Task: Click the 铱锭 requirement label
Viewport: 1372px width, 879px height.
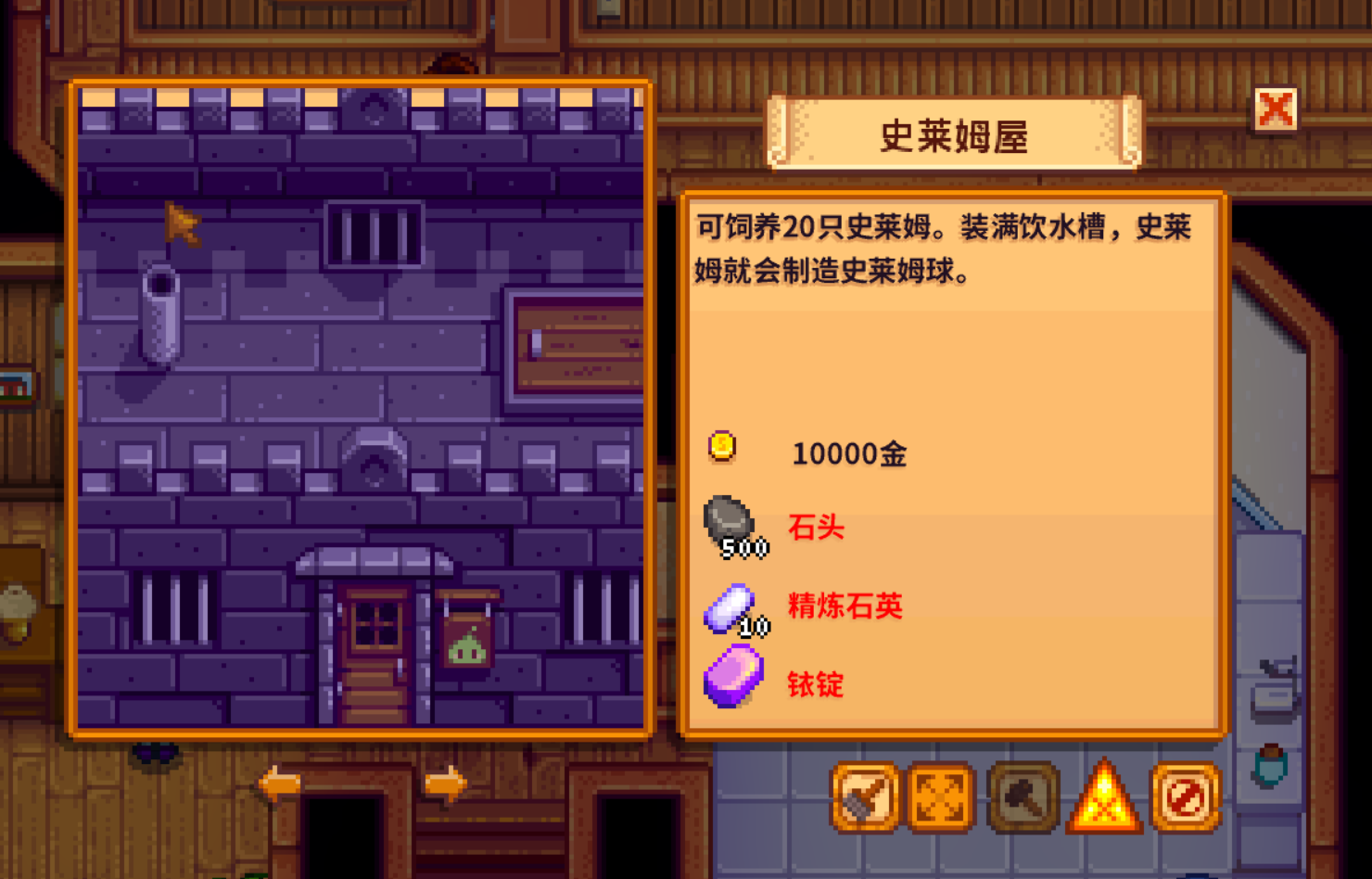Action: pyautogui.click(x=816, y=685)
